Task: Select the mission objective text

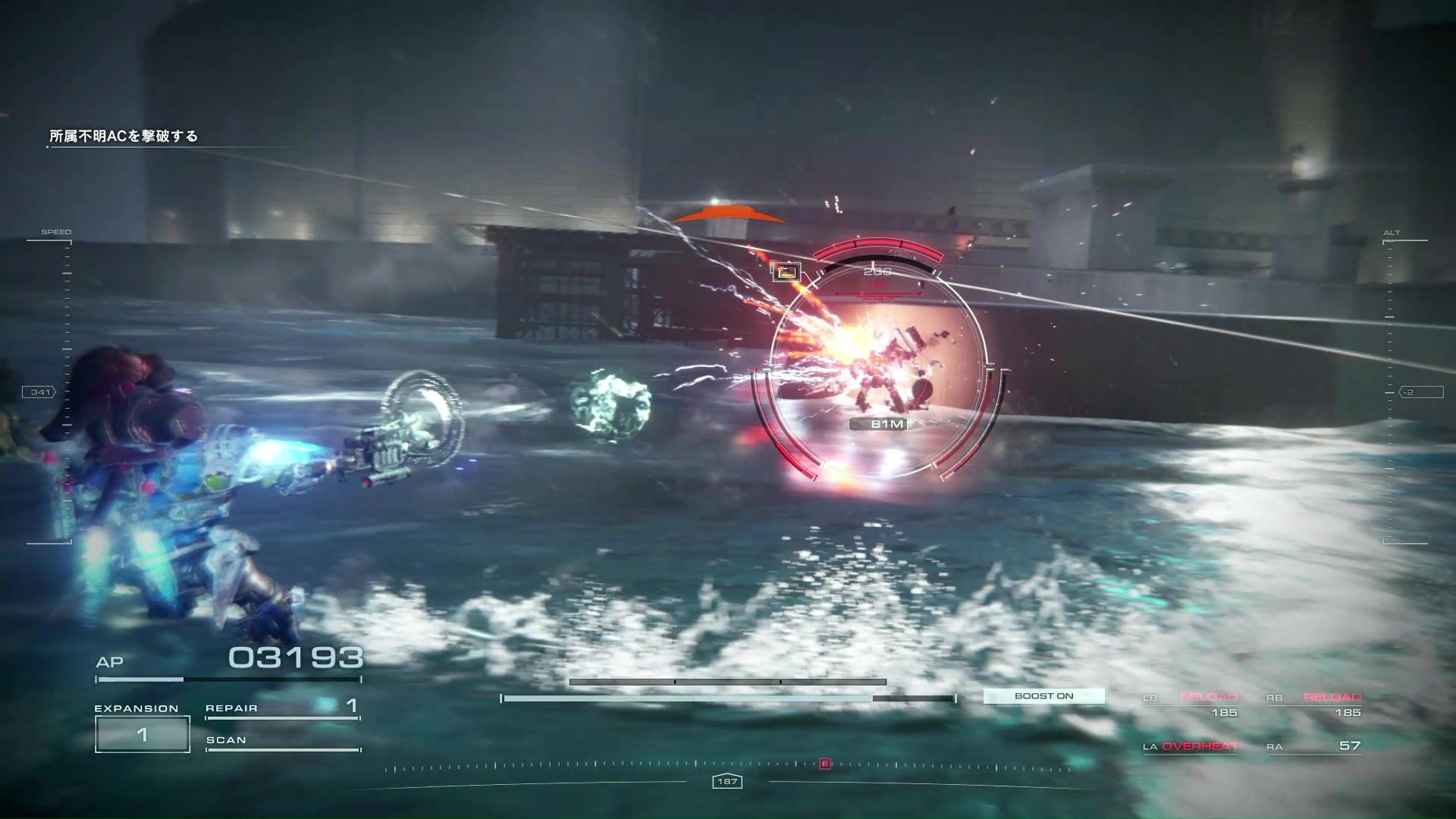Action: (x=124, y=136)
